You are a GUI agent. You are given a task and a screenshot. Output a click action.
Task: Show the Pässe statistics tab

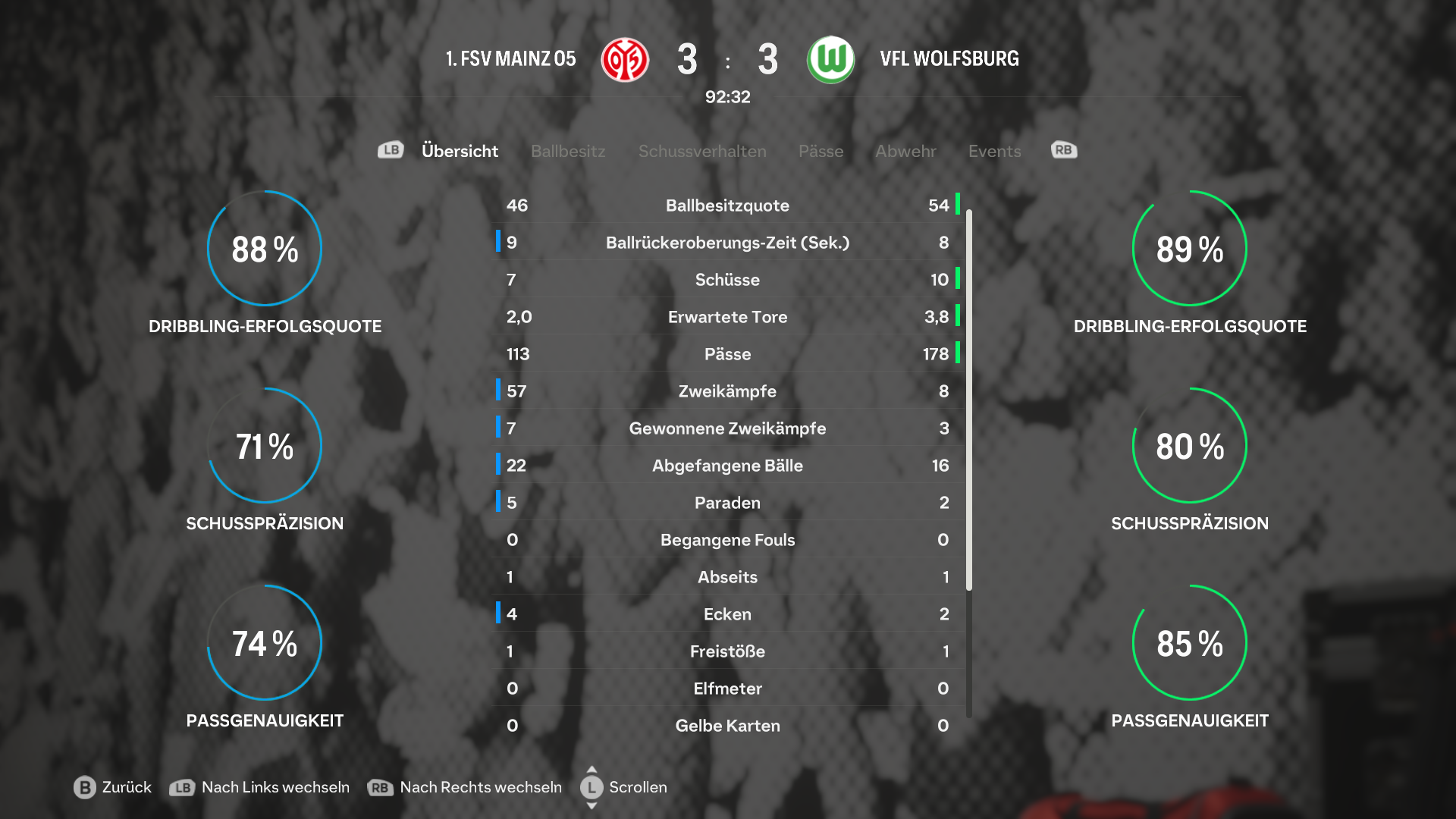point(821,151)
